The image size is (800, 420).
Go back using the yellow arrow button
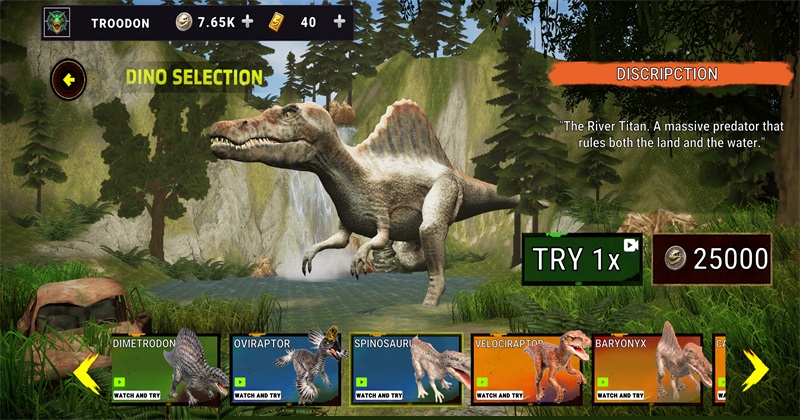(x=69, y=77)
